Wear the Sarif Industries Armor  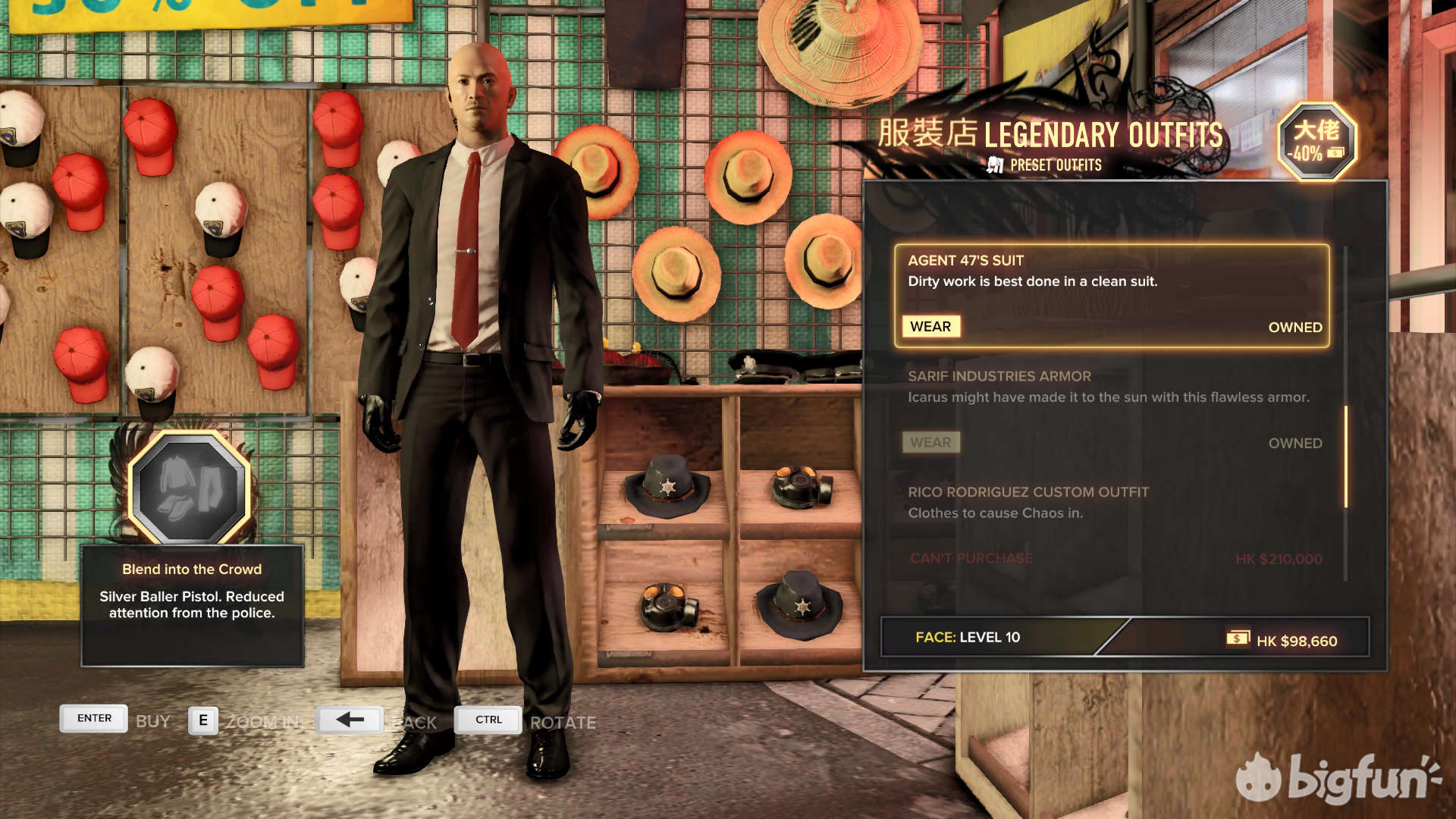click(x=930, y=443)
